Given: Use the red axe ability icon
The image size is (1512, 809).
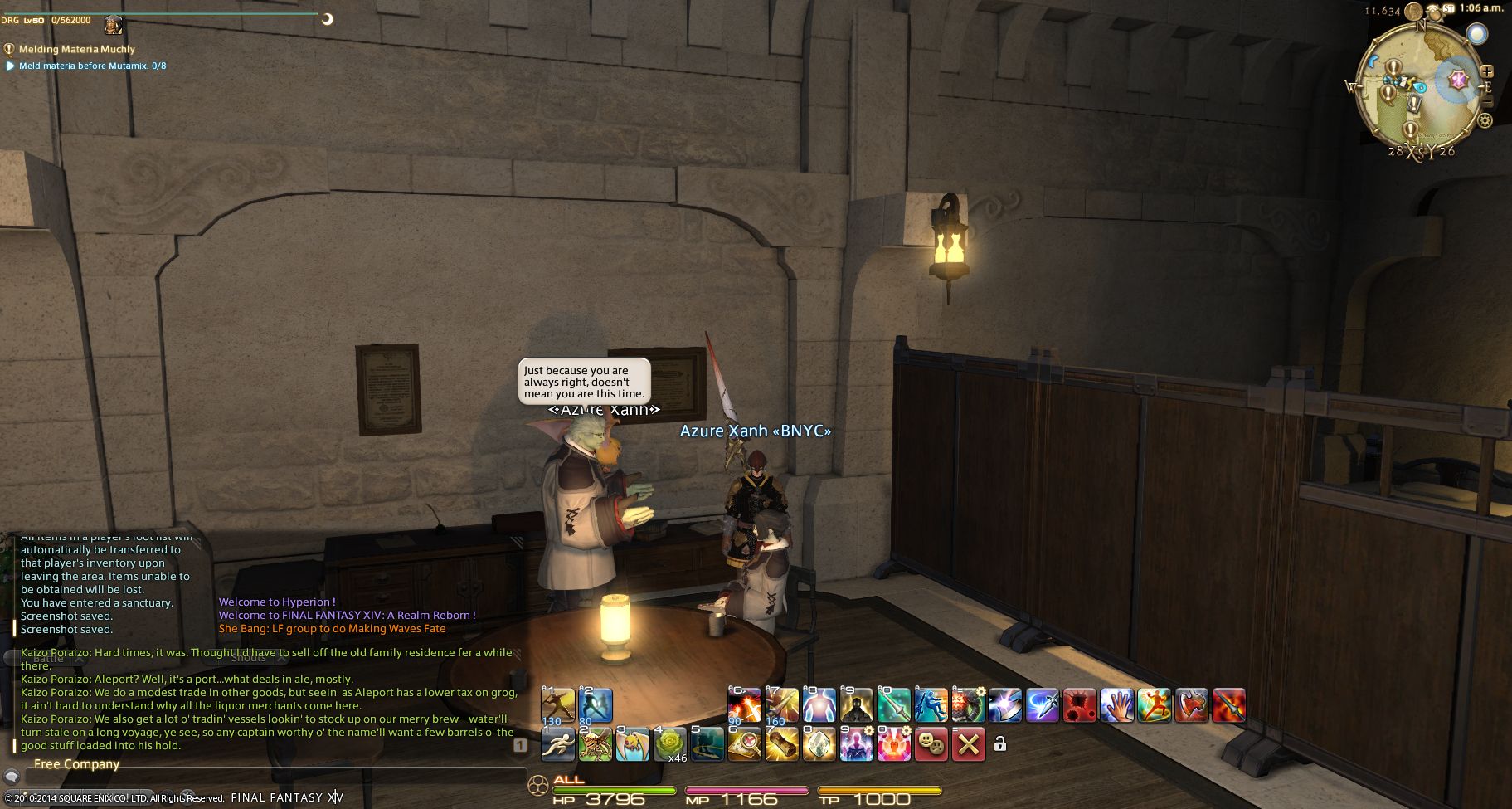Looking at the screenshot, I should pos(1191,705).
